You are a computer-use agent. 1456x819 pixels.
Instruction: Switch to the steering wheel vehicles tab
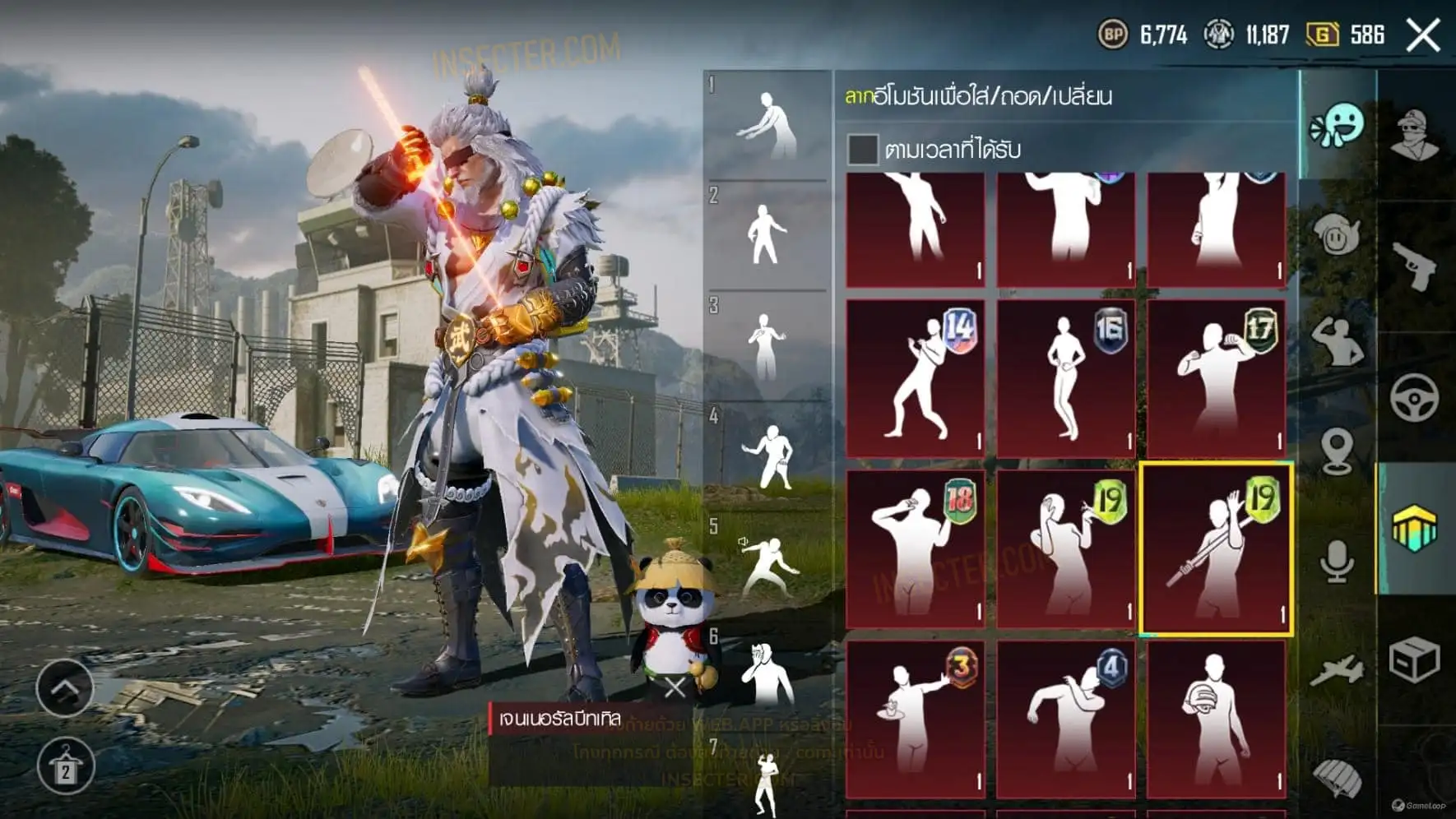[x=1415, y=398]
